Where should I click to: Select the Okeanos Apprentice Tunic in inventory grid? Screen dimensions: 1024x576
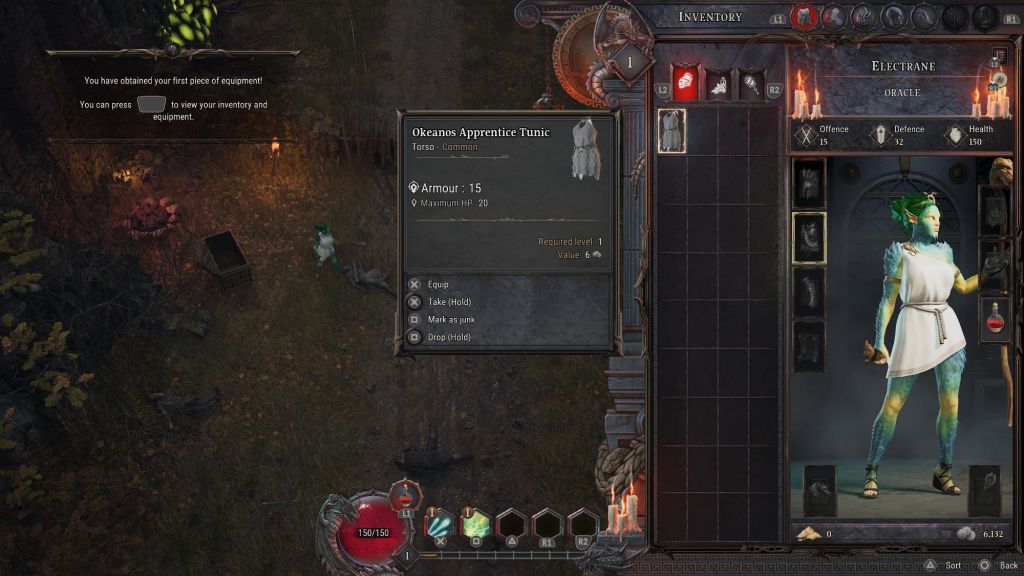coord(671,130)
